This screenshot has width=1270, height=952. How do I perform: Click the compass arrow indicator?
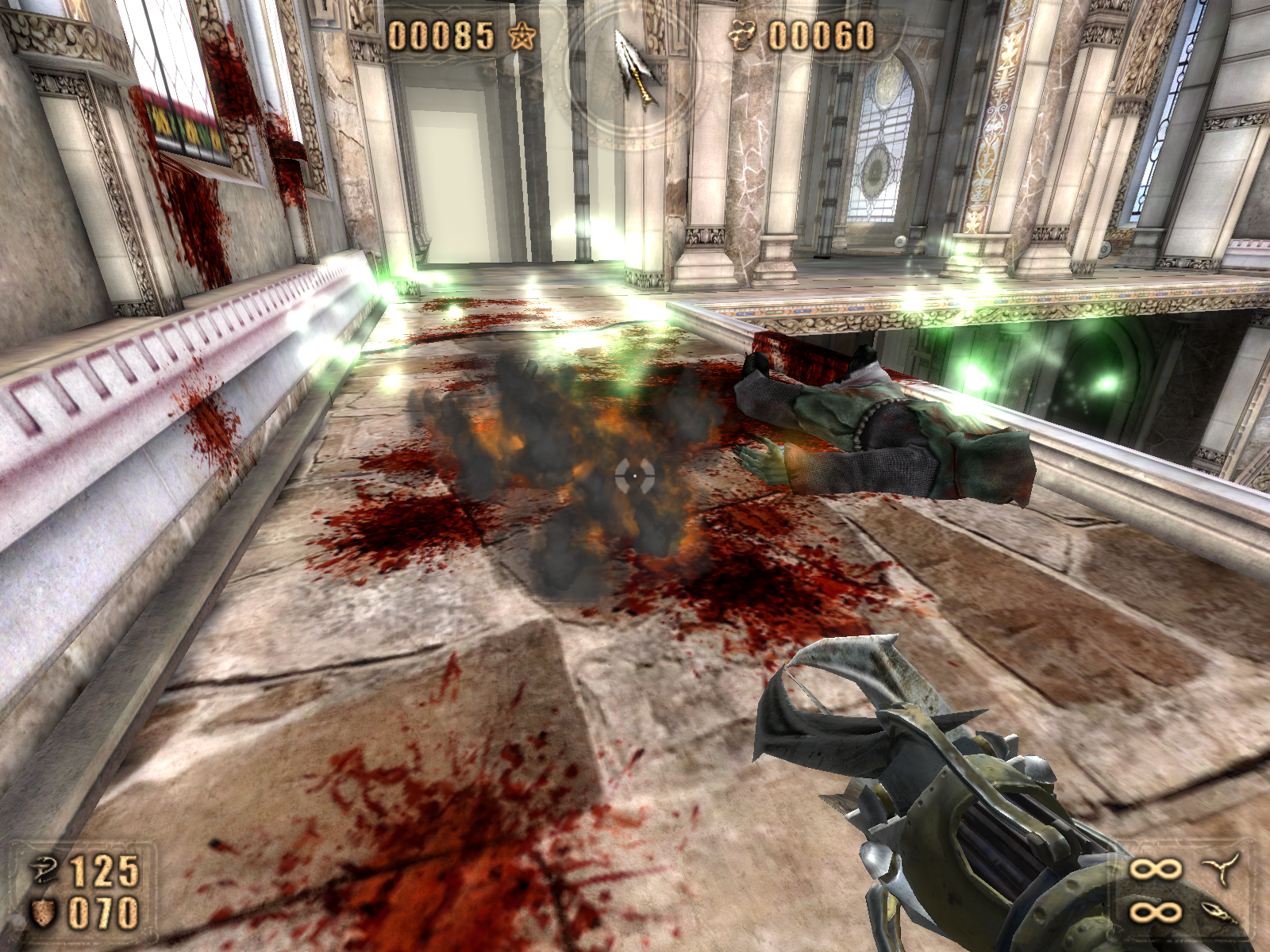click(x=637, y=65)
